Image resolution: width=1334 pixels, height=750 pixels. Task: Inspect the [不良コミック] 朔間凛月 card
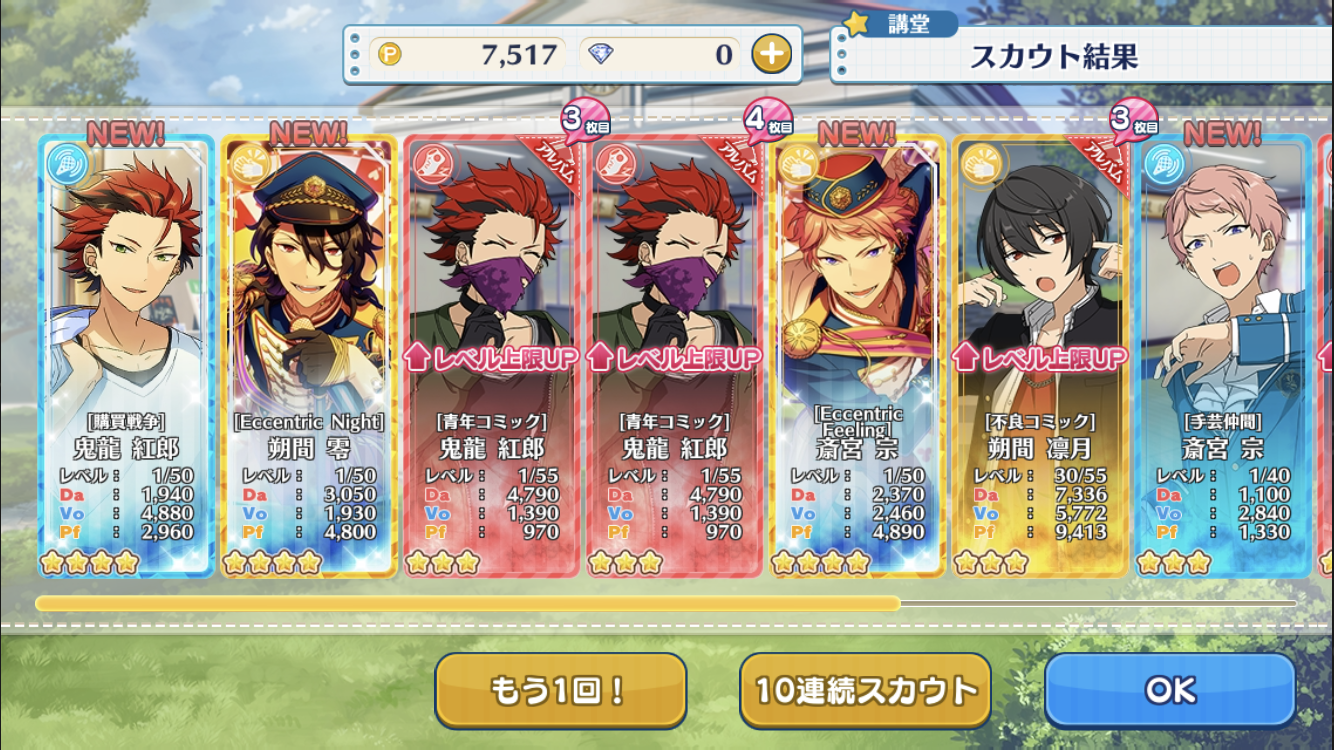click(x=1041, y=355)
